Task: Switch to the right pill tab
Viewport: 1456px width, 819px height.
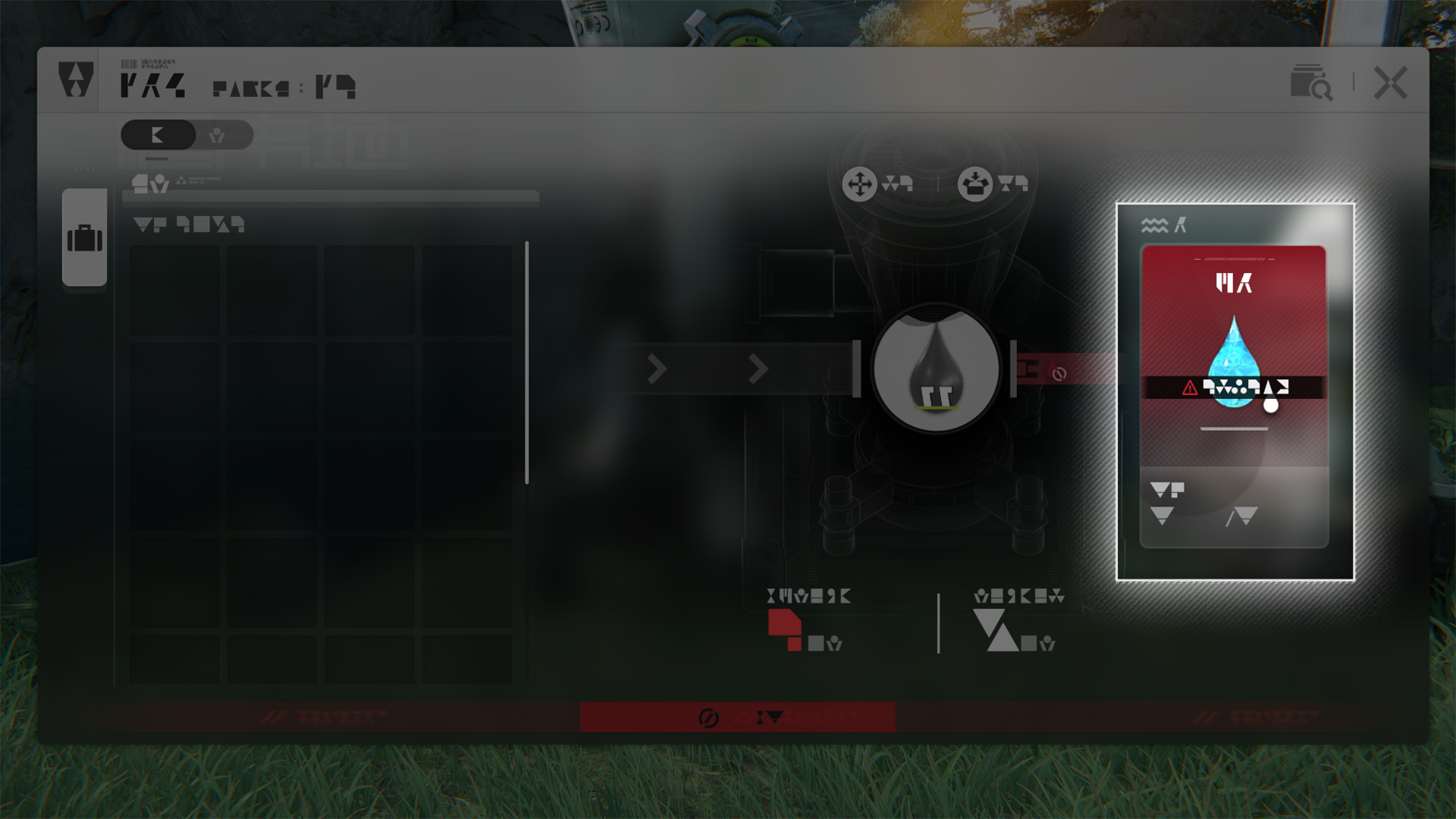Action: coord(218,135)
